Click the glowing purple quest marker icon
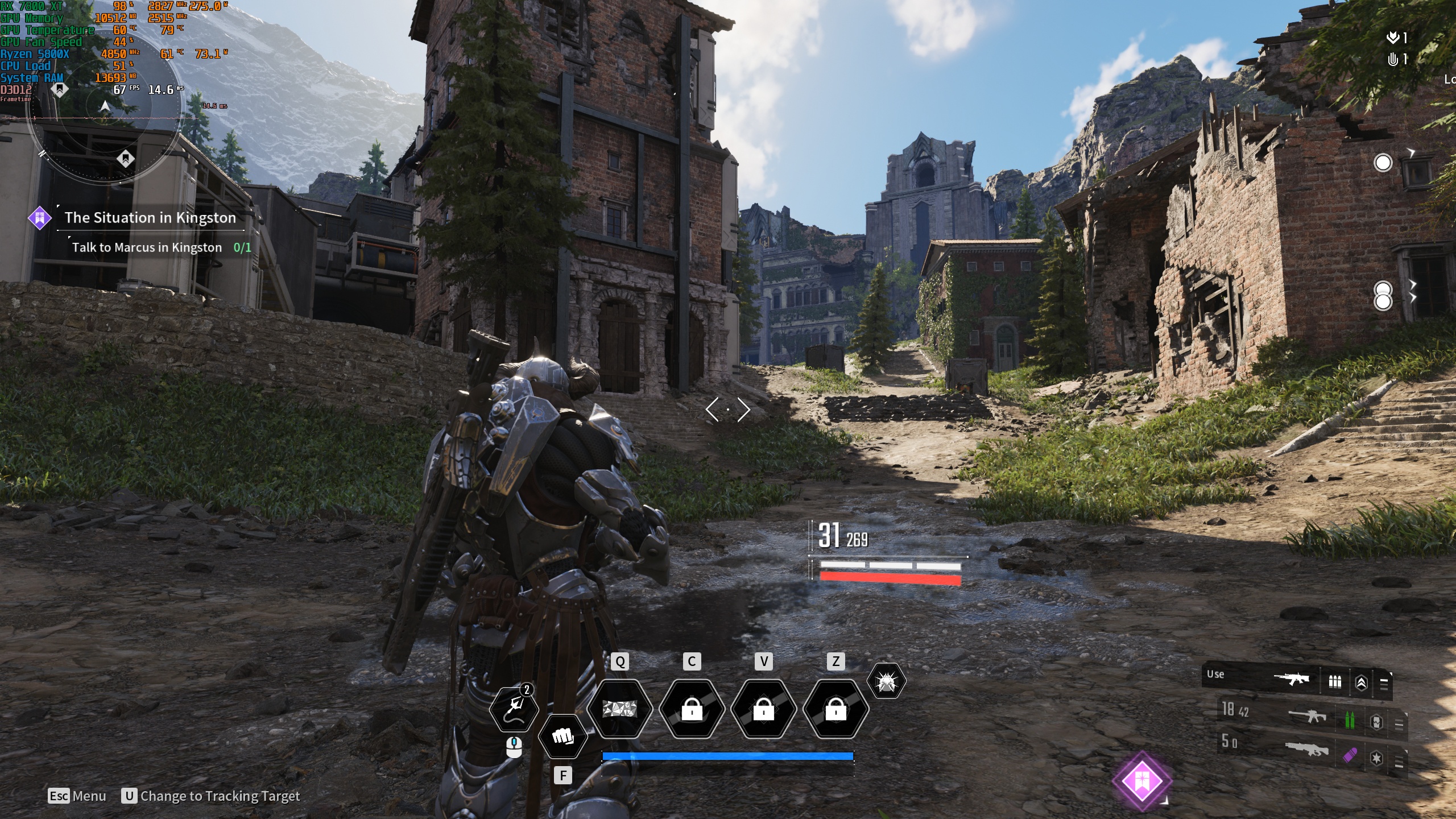Image resolution: width=1456 pixels, height=819 pixels. 1142,780
